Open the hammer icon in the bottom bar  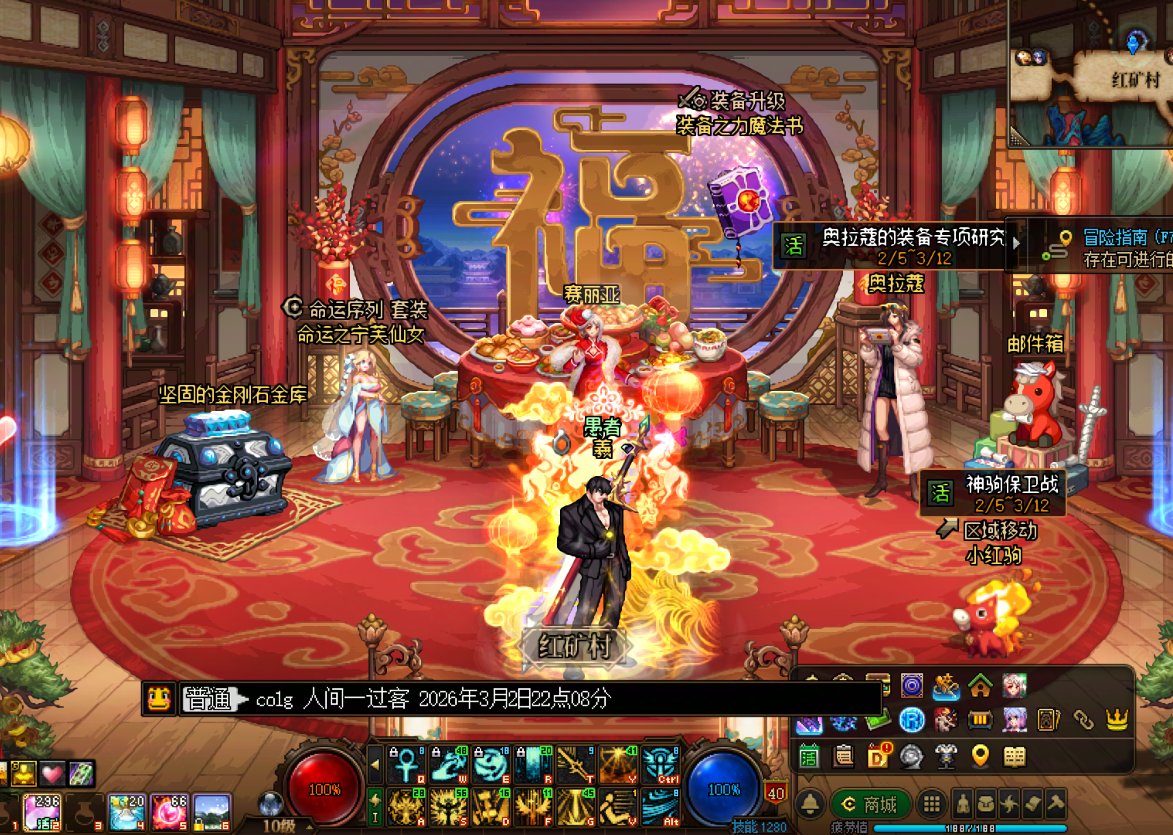[x=1055, y=804]
